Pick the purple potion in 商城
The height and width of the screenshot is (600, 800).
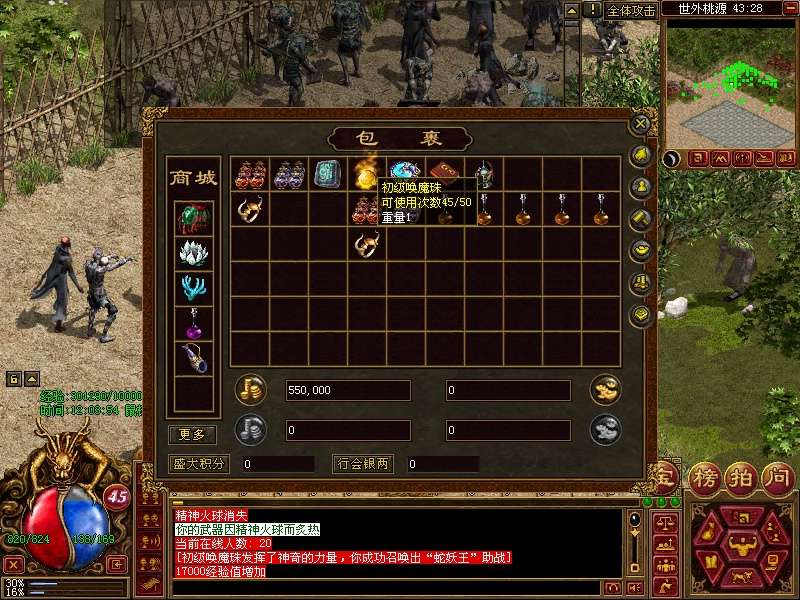point(193,323)
